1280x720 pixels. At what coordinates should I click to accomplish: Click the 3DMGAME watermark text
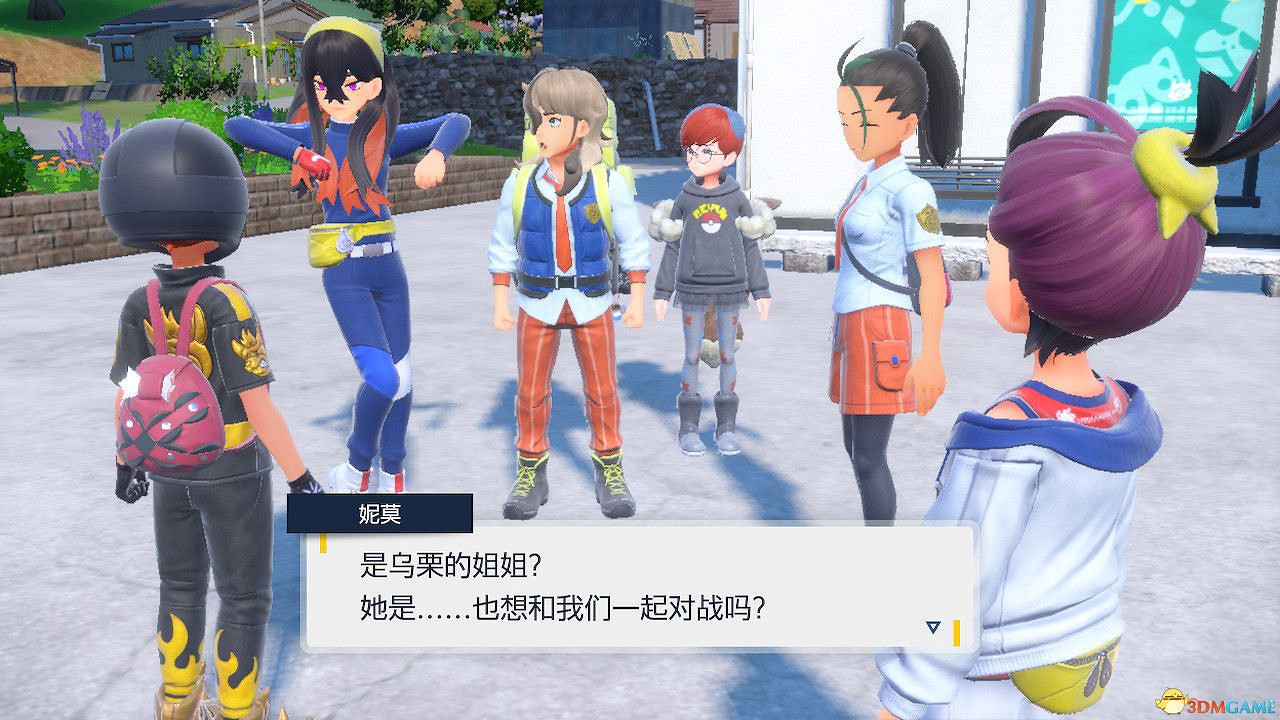(1232, 704)
